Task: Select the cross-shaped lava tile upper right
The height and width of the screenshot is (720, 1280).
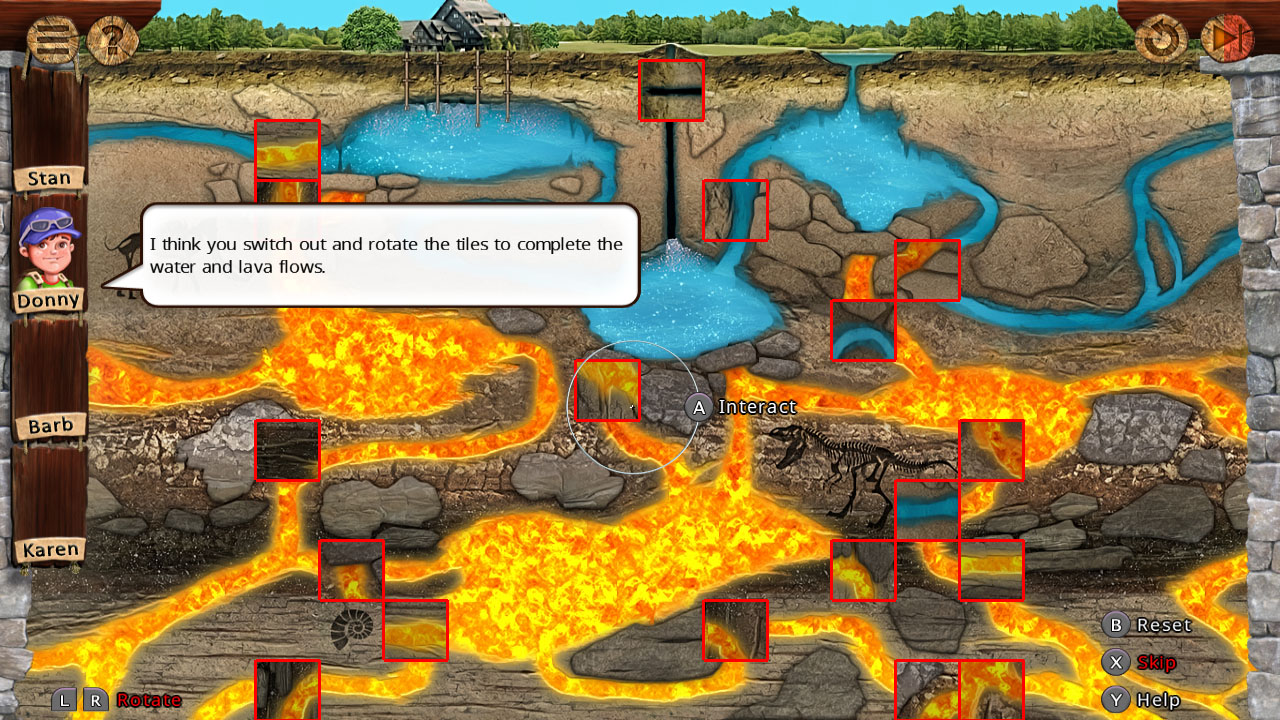Action: [x=925, y=268]
